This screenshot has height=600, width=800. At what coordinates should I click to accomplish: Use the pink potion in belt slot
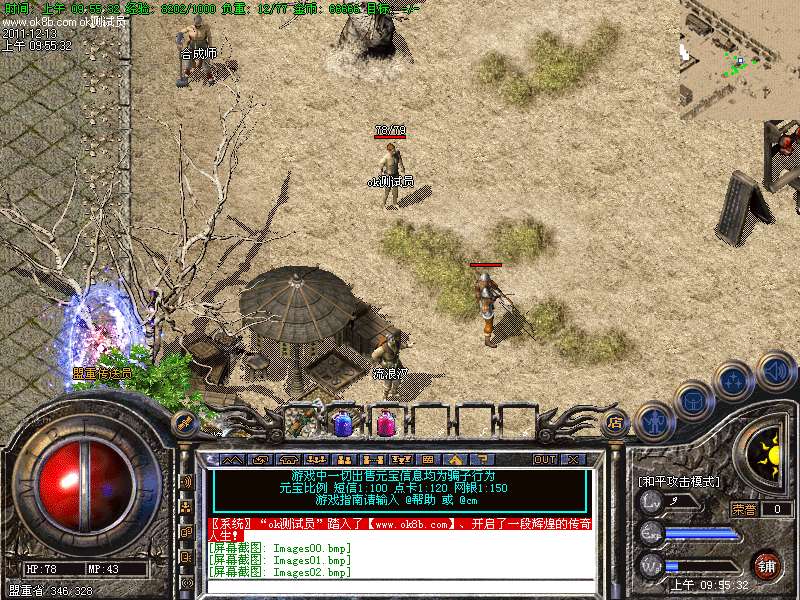click(x=386, y=423)
